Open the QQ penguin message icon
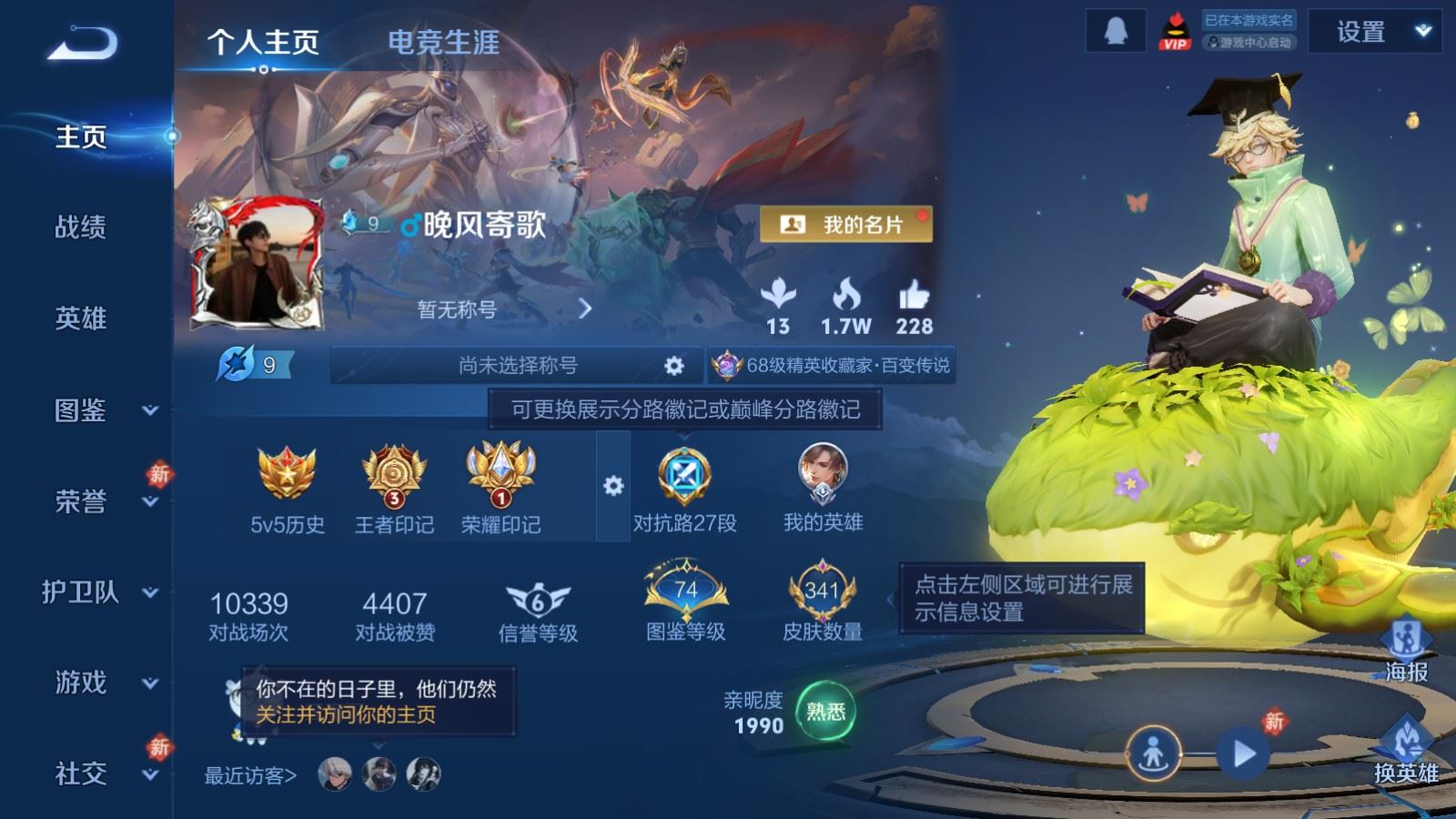This screenshot has width=1456, height=819. (x=1114, y=32)
